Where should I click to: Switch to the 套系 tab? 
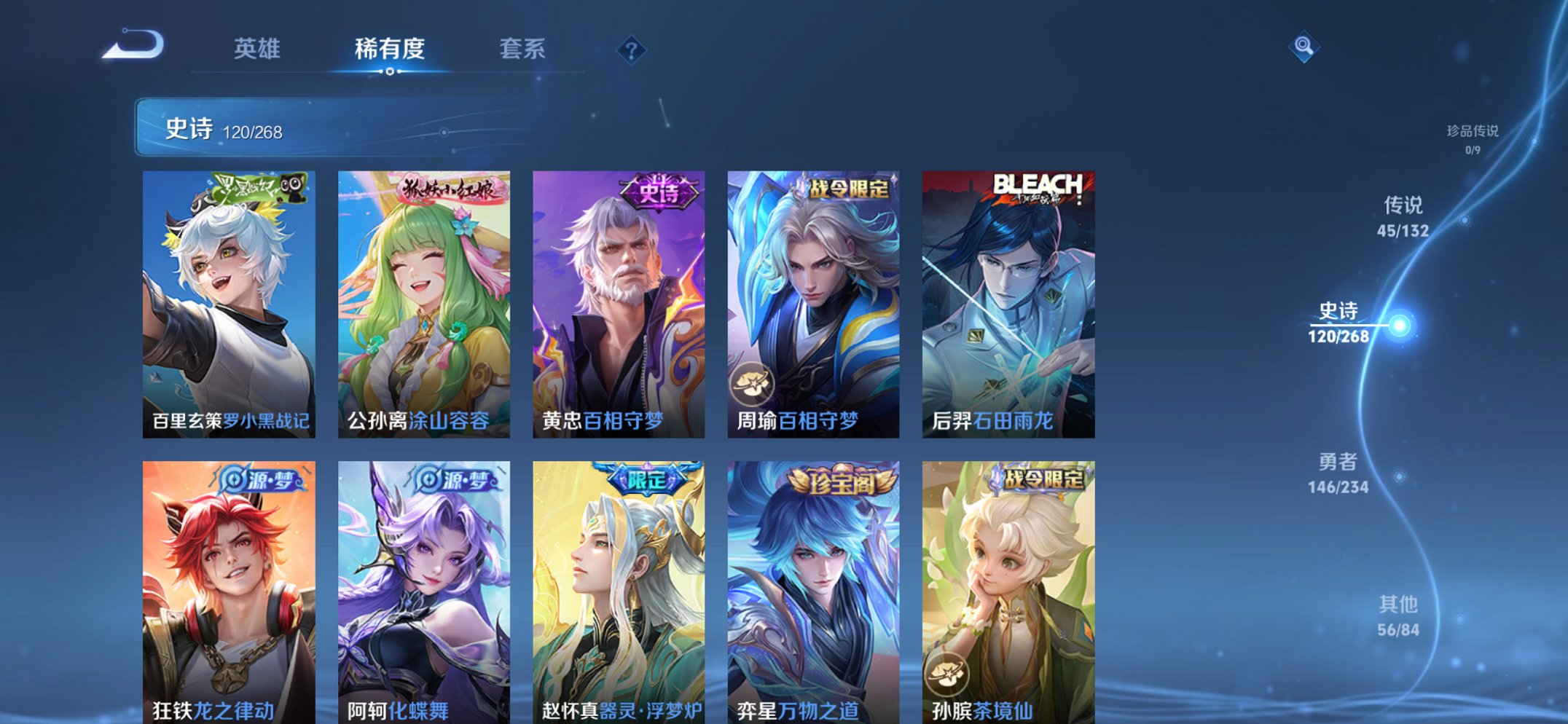click(523, 49)
